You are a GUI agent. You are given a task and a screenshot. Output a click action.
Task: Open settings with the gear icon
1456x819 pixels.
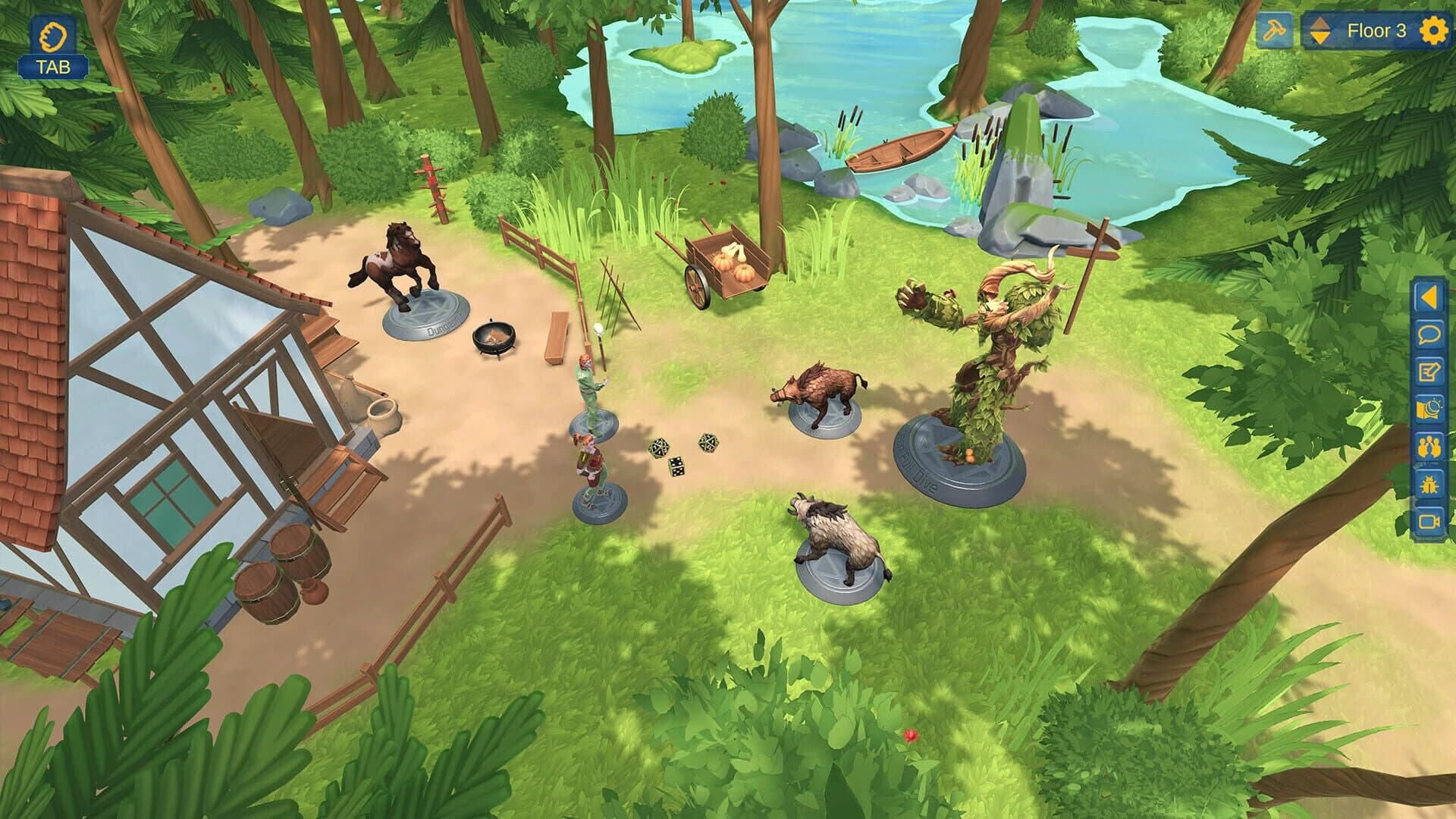[1434, 30]
